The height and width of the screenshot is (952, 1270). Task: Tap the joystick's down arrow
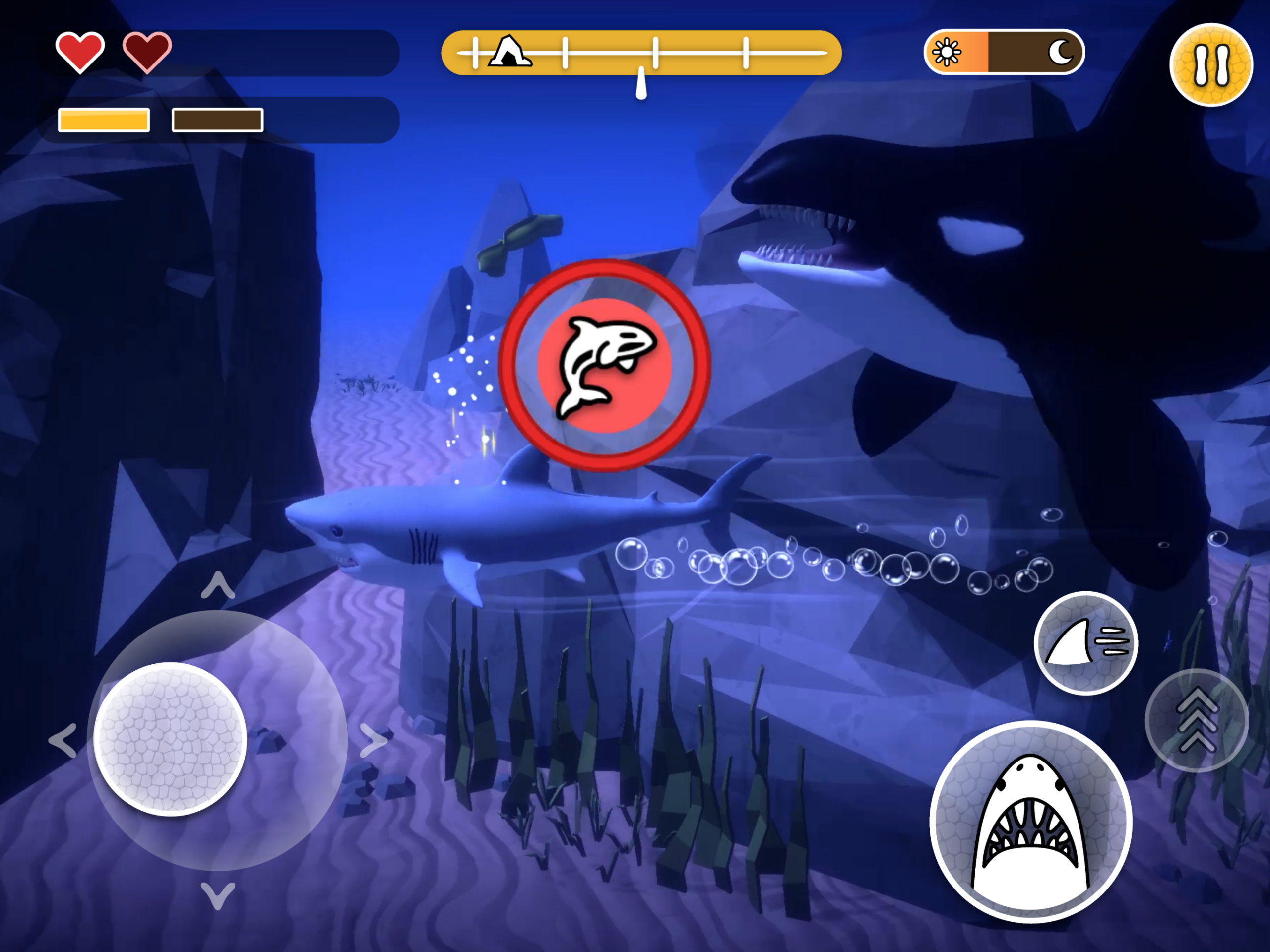click(218, 895)
